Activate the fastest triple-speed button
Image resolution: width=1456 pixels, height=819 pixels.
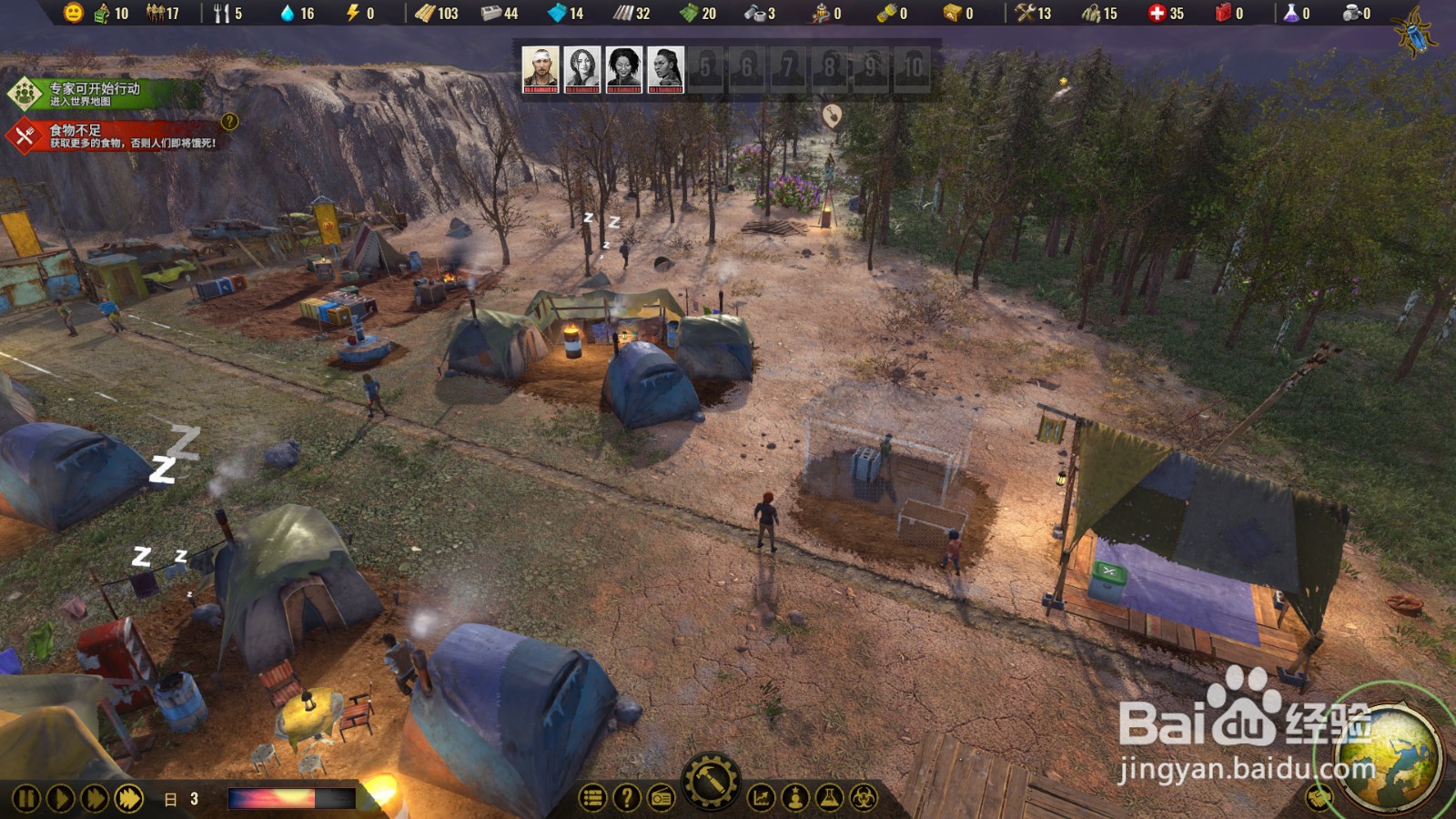point(129,799)
